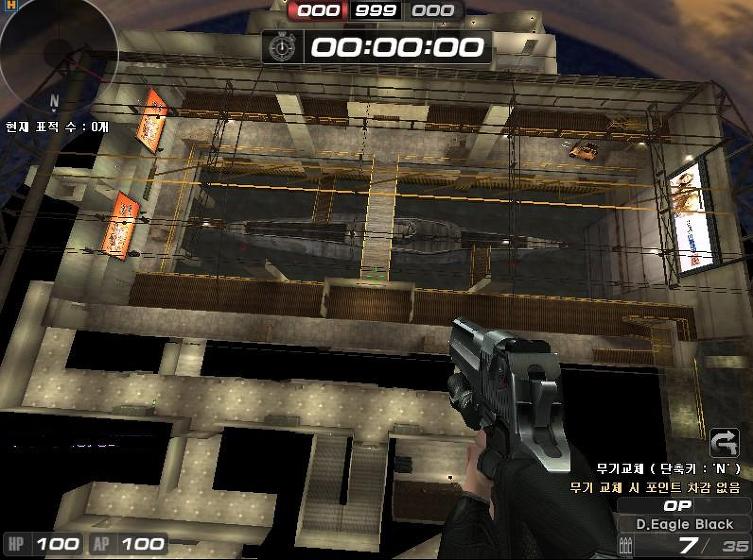The image size is (753, 560).
Task: Click the stopwatch icon beside the timer
Action: point(284,46)
